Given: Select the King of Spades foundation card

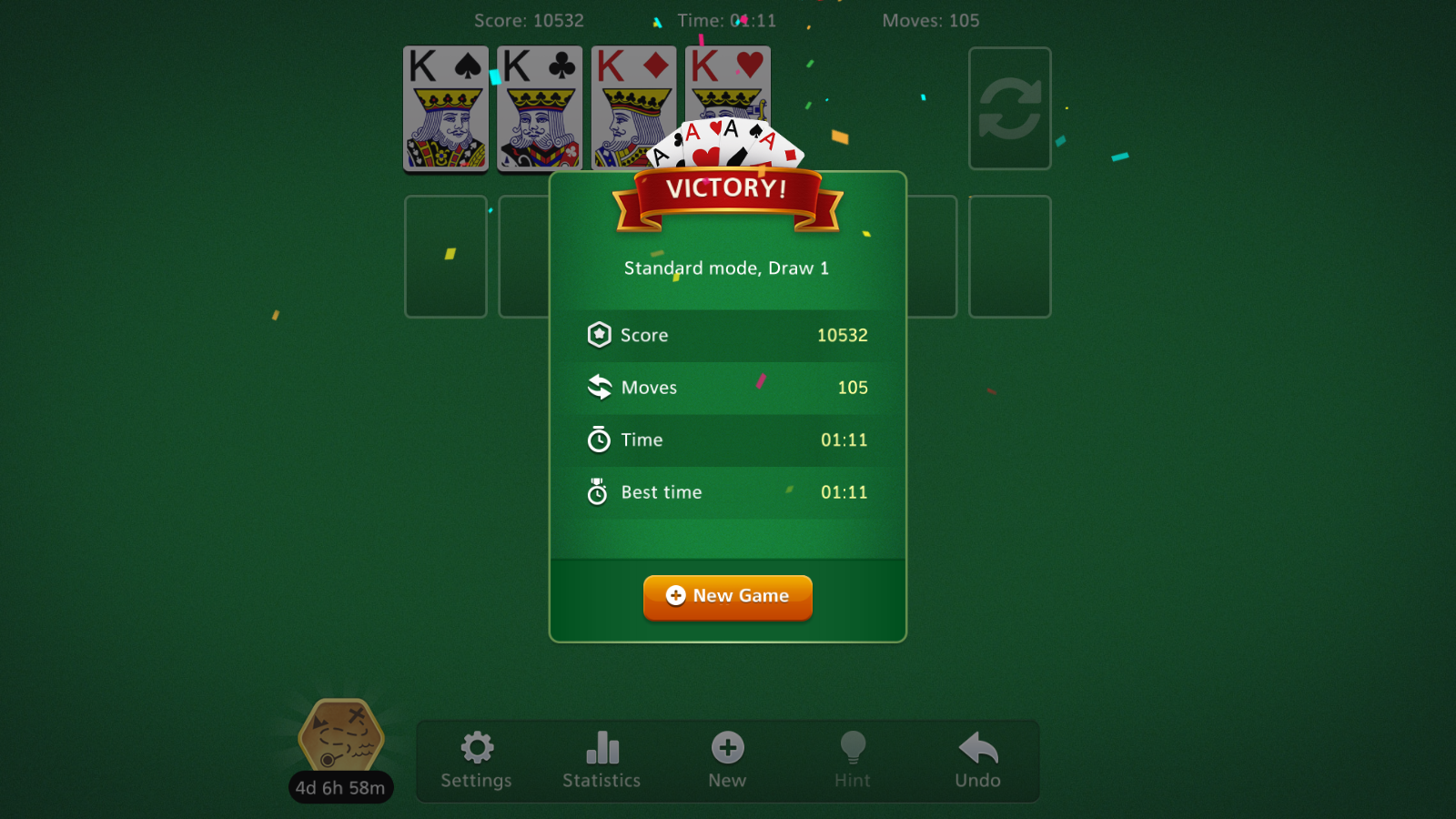Looking at the screenshot, I should [x=445, y=108].
